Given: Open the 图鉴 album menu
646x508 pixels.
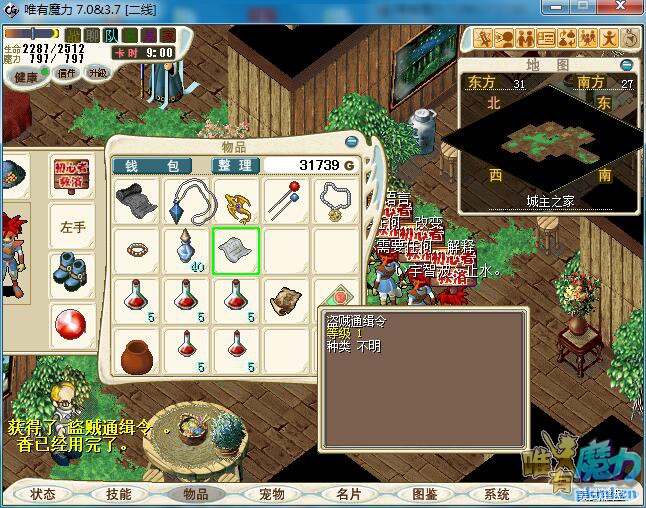Looking at the screenshot, I should coord(424,494).
